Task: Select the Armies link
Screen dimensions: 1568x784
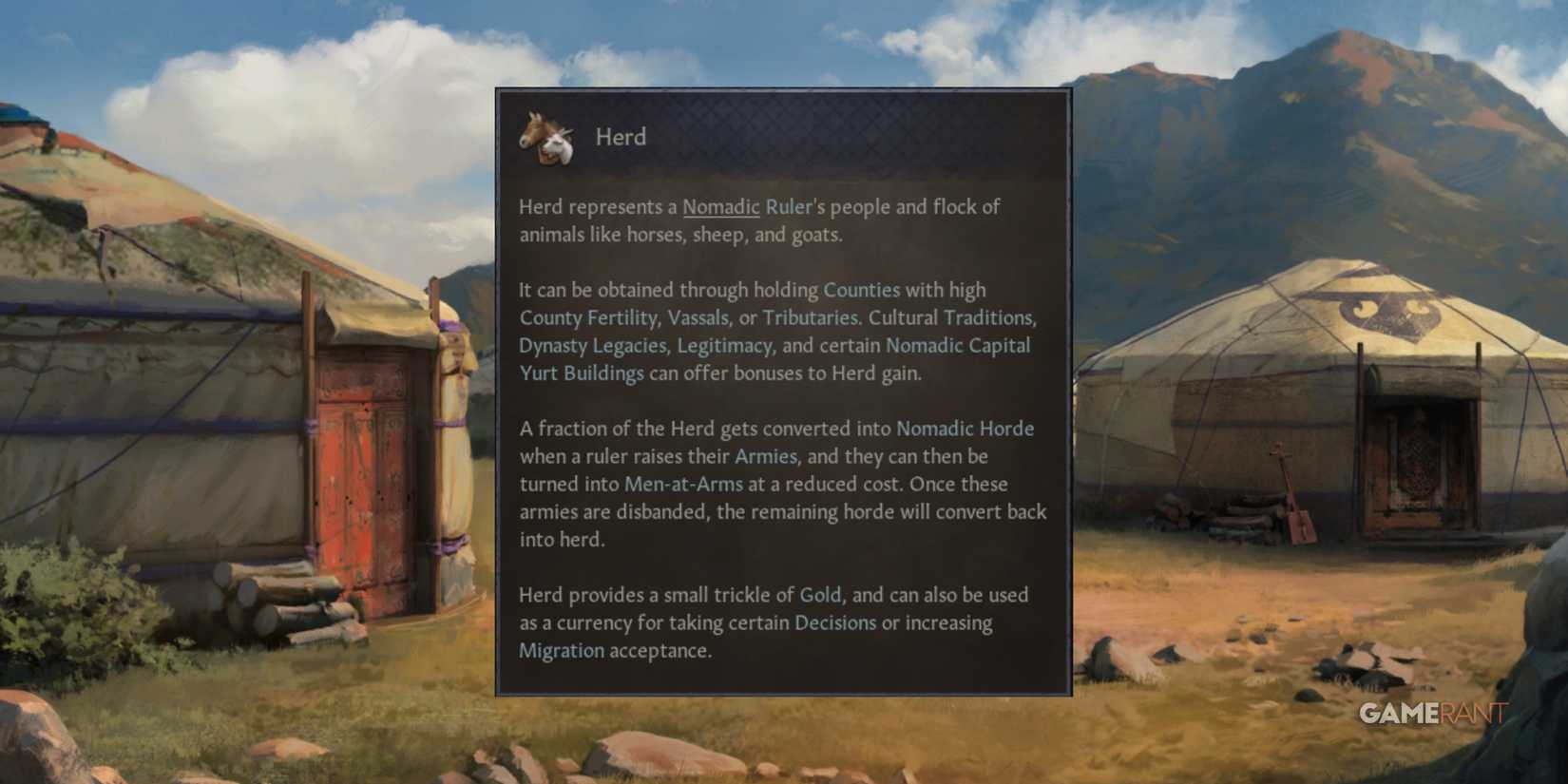Action: [765, 456]
